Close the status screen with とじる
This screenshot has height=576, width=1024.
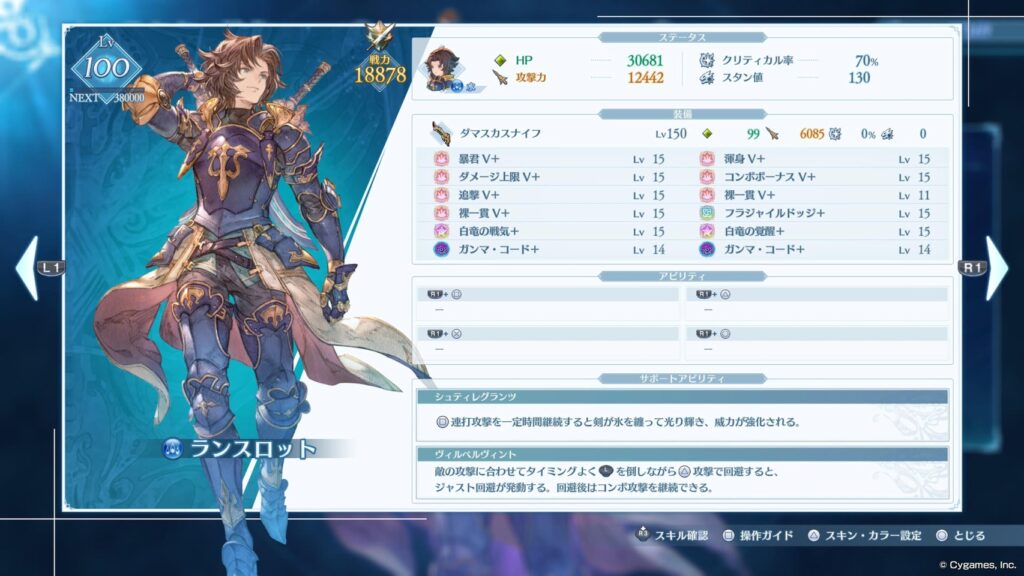pos(961,536)
